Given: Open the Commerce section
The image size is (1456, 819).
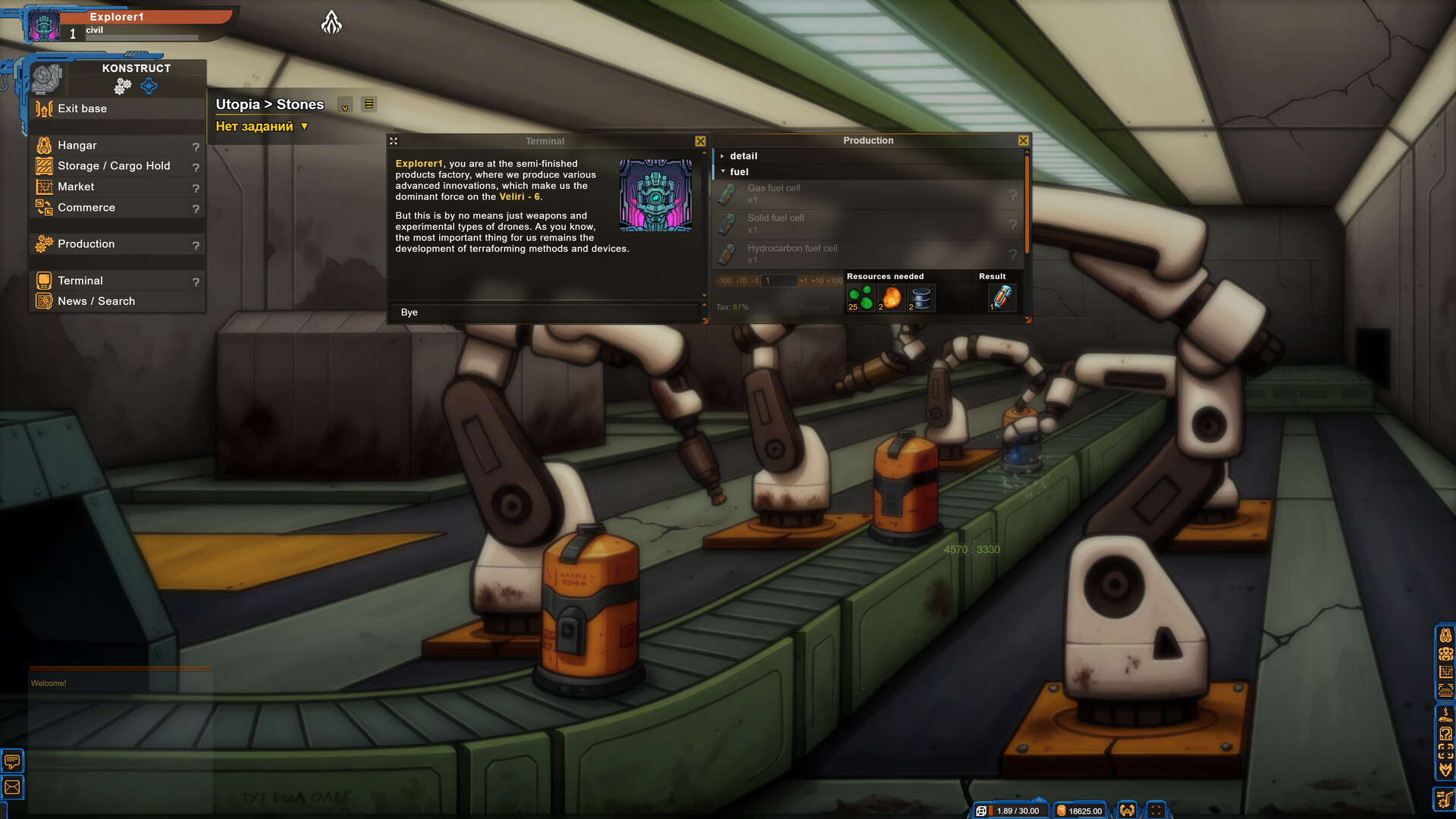Looking at the screenshot, I should point(86,208).
